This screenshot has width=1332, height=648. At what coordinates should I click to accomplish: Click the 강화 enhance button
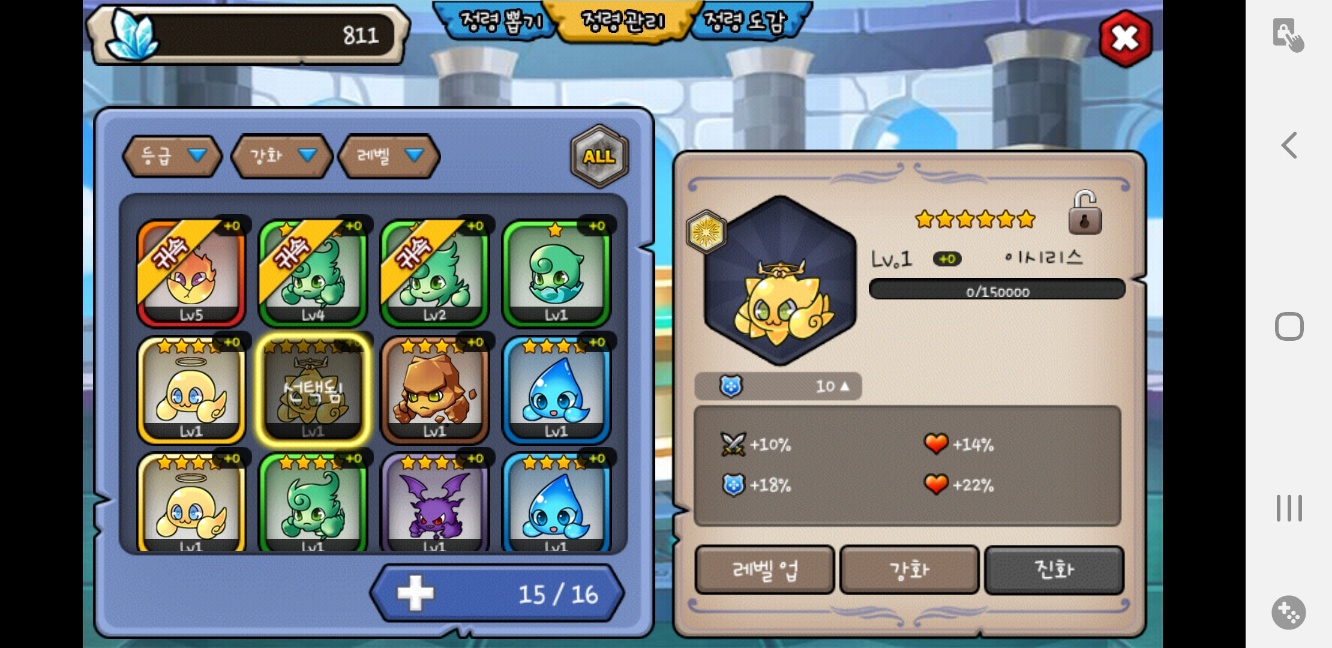coord(909,570)
